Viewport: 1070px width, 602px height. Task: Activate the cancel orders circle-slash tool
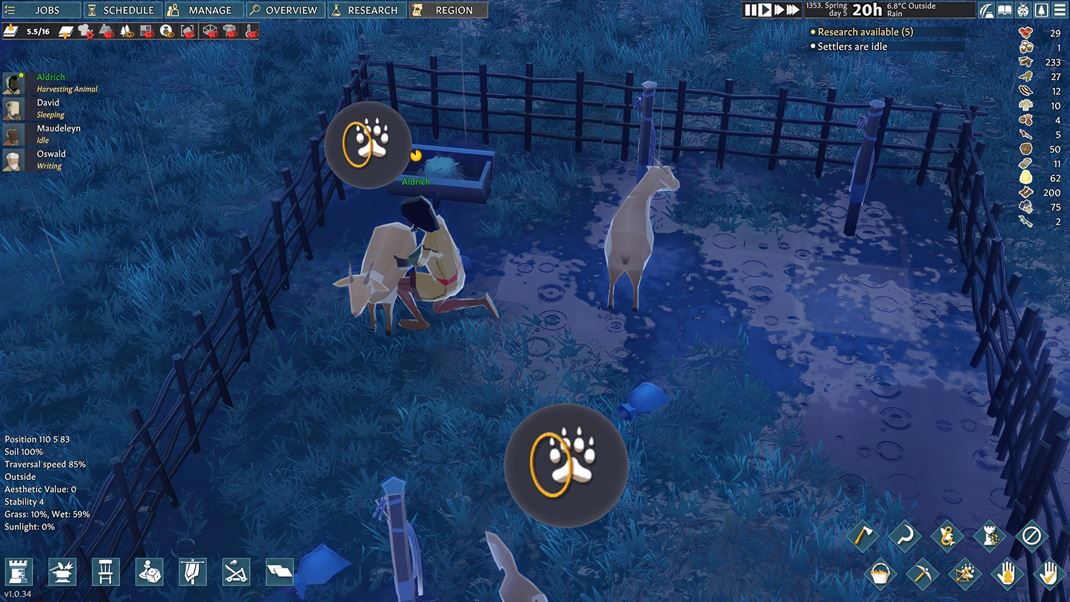pyautogui.click(x=1031, y=537)
